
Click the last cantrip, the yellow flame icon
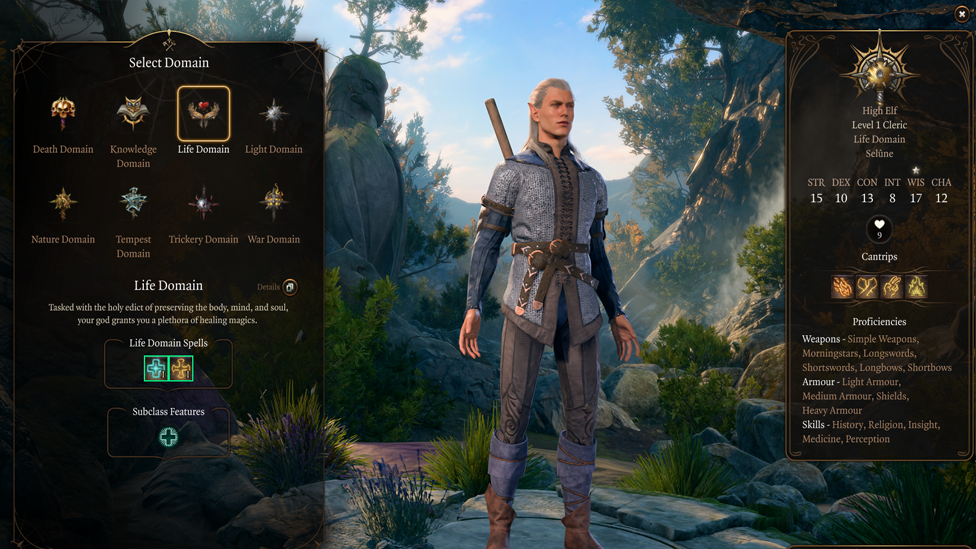point(916,287)
